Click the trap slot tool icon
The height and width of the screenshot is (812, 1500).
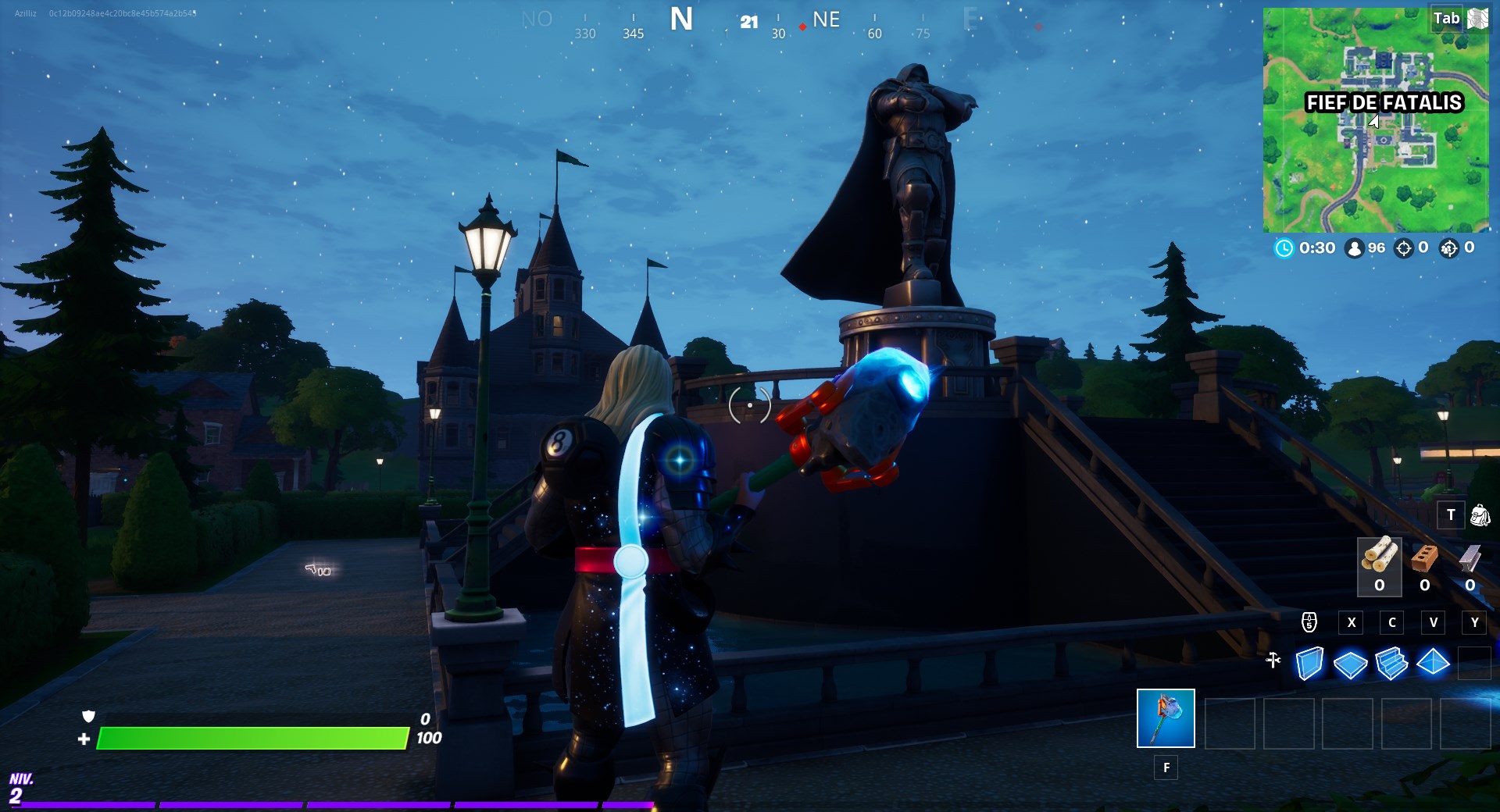point(1273,661)
